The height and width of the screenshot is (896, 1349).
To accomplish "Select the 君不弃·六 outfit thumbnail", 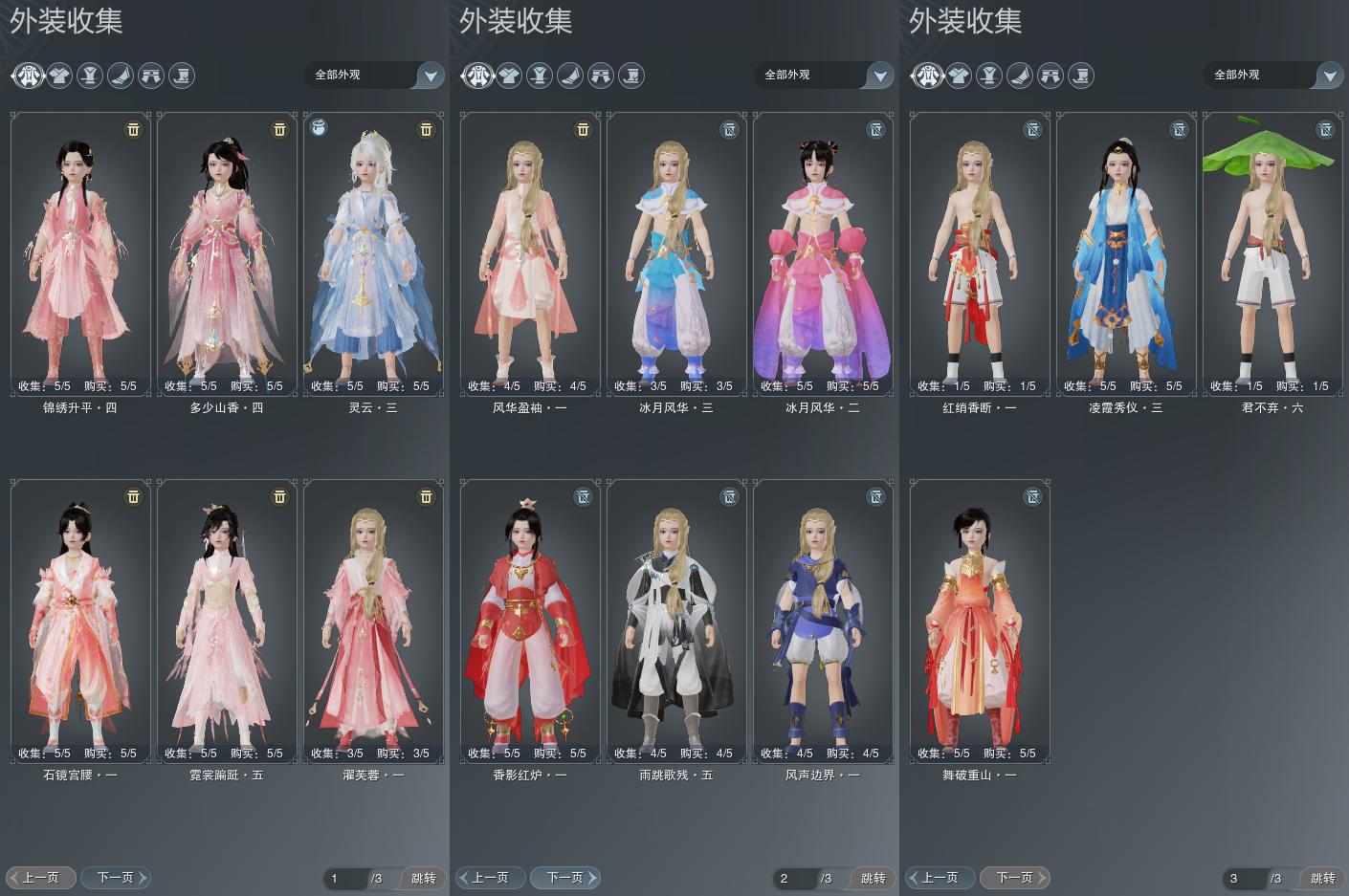I will (1272, 253).
